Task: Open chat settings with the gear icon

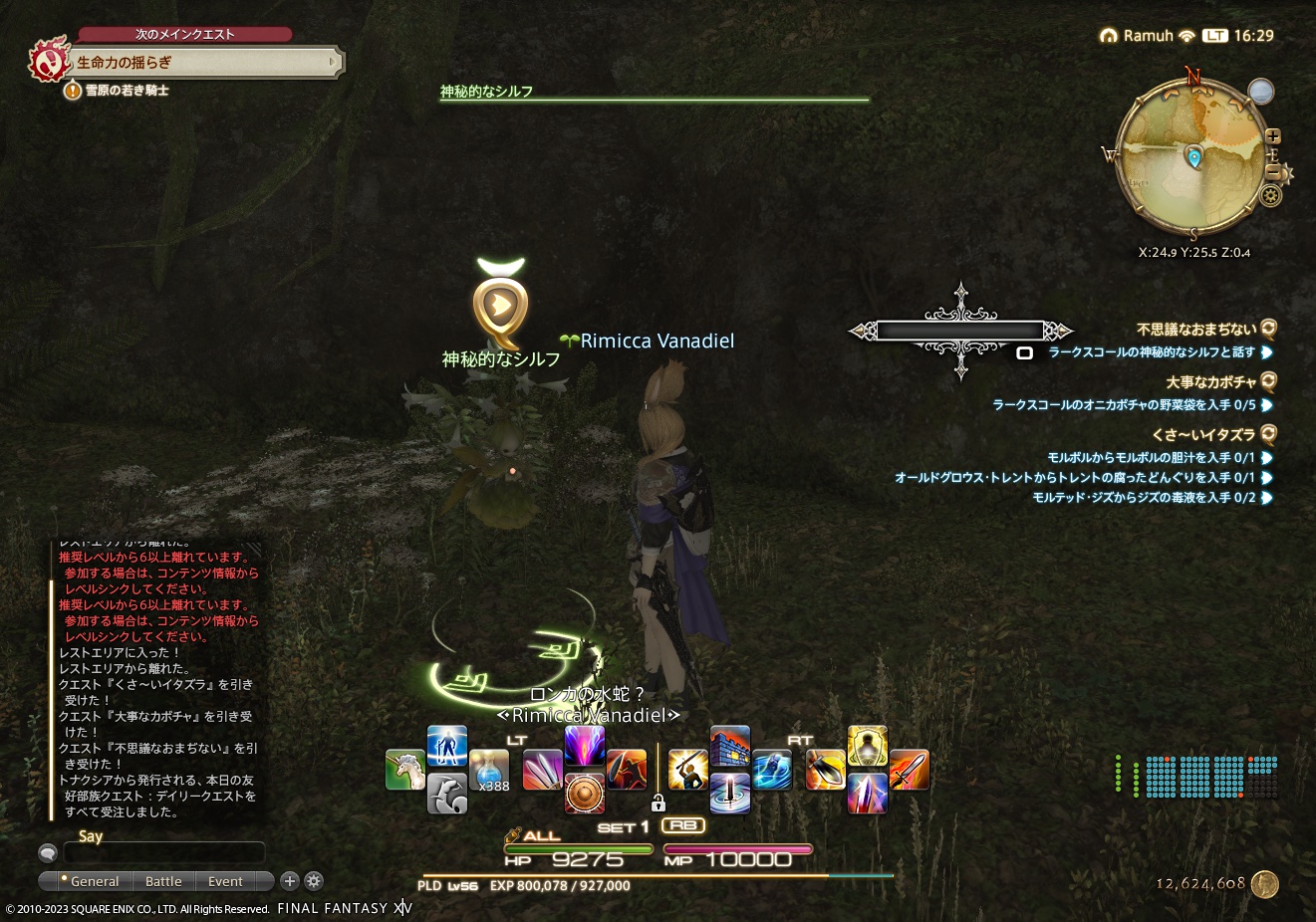Action: [x=313, y=881]
